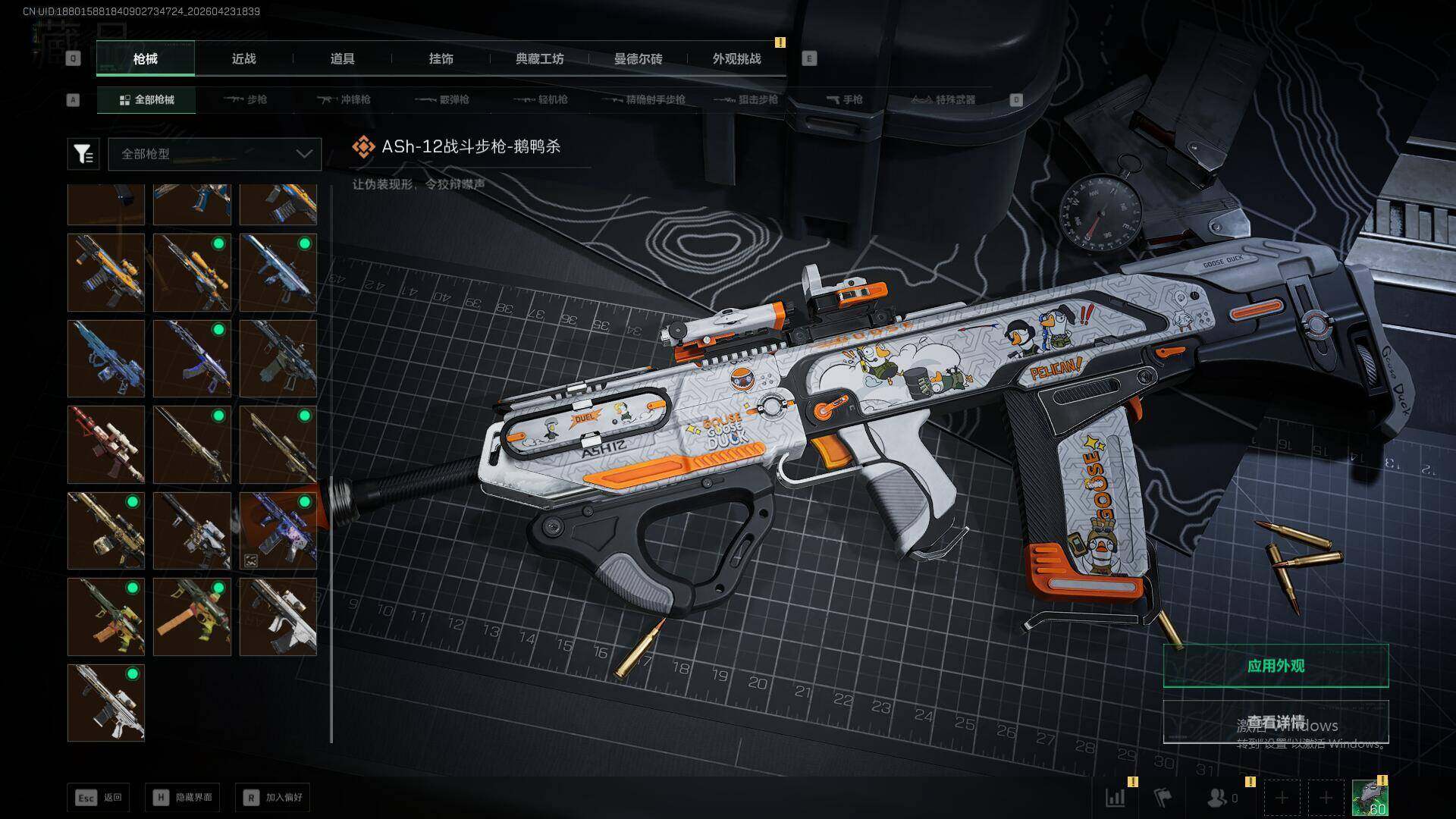
Task: Go to the 典藏工坊 tab
Action: 539,59
